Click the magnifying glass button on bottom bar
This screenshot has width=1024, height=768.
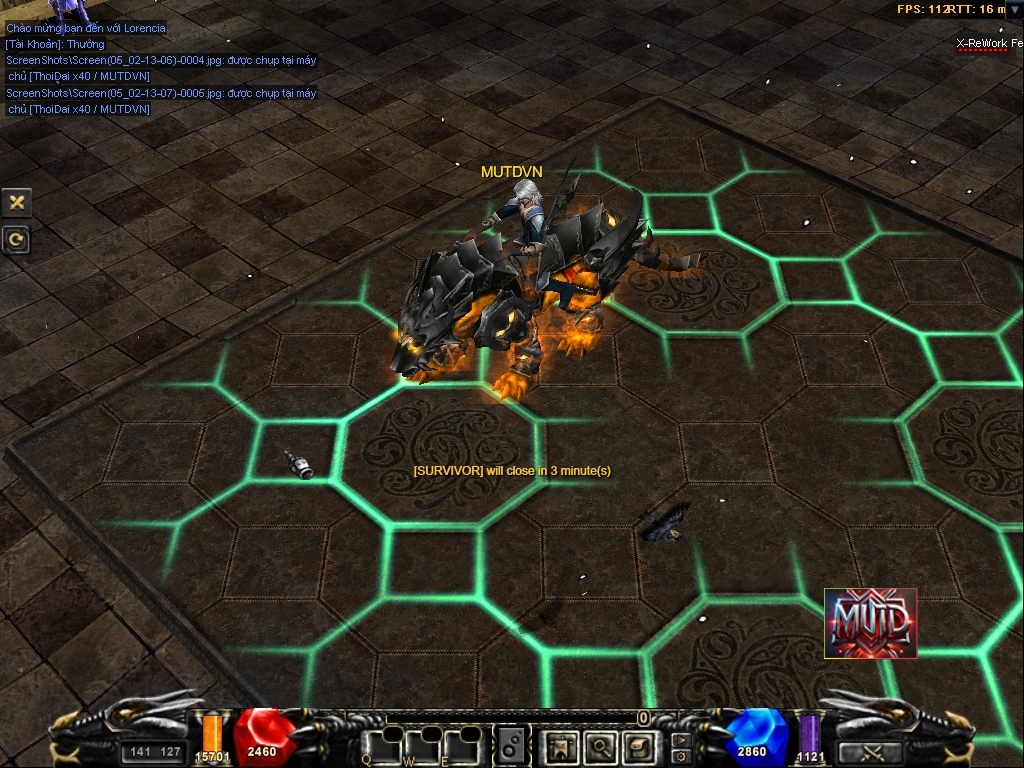[x=600, y=745]
